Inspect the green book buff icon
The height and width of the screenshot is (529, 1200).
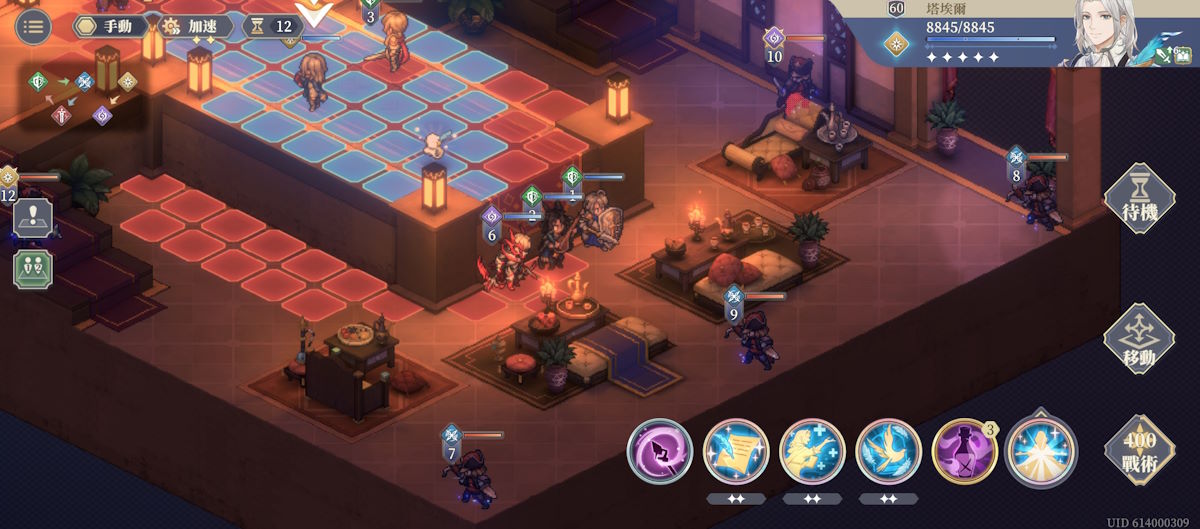1189,57
